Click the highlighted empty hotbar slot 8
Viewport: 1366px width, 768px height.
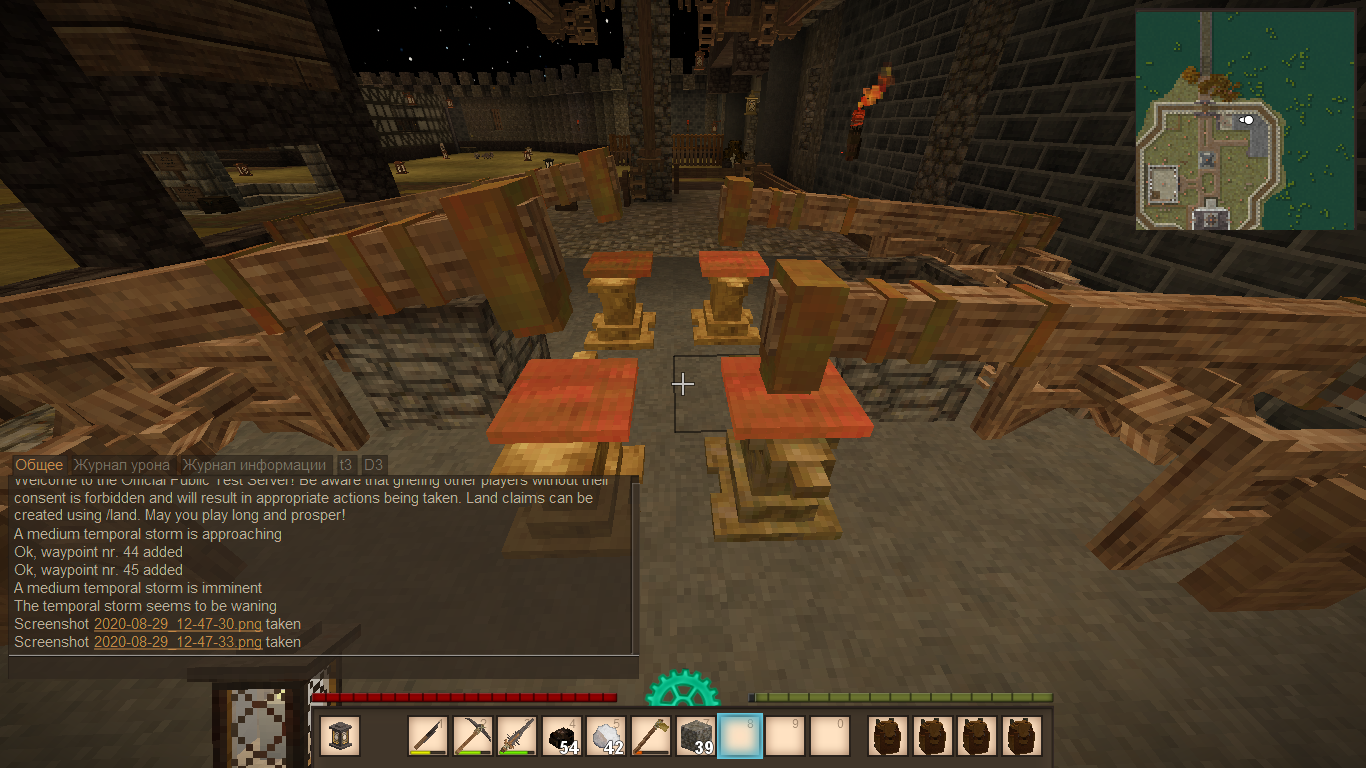(x=740, y=737)
